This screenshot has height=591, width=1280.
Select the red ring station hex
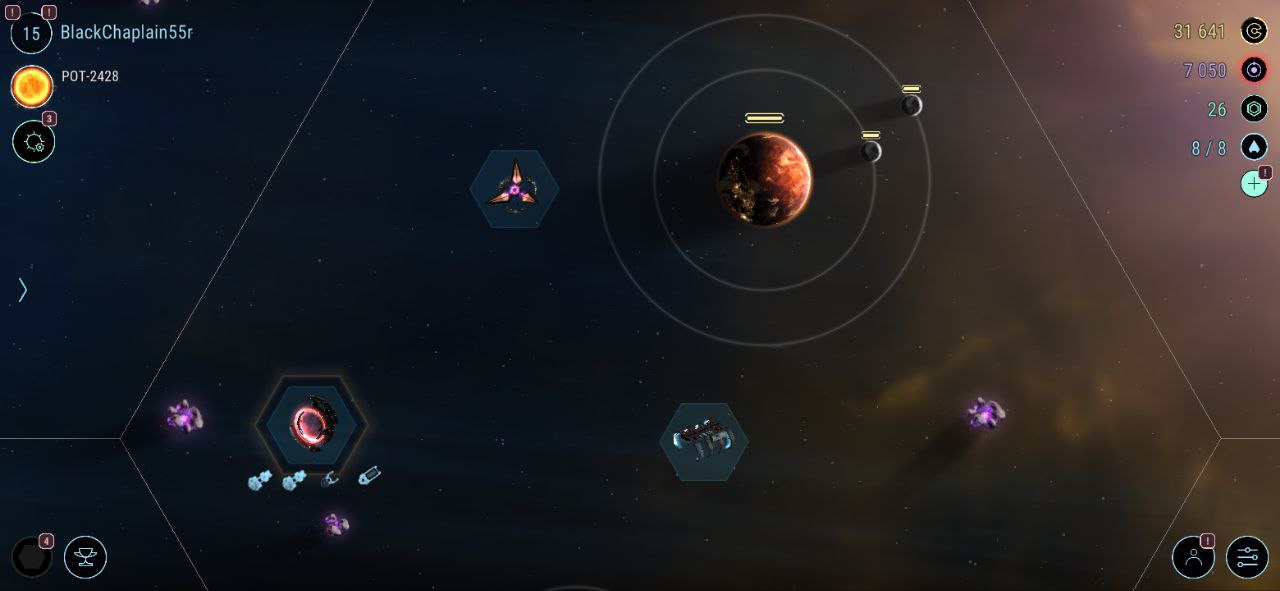point(311,426)
